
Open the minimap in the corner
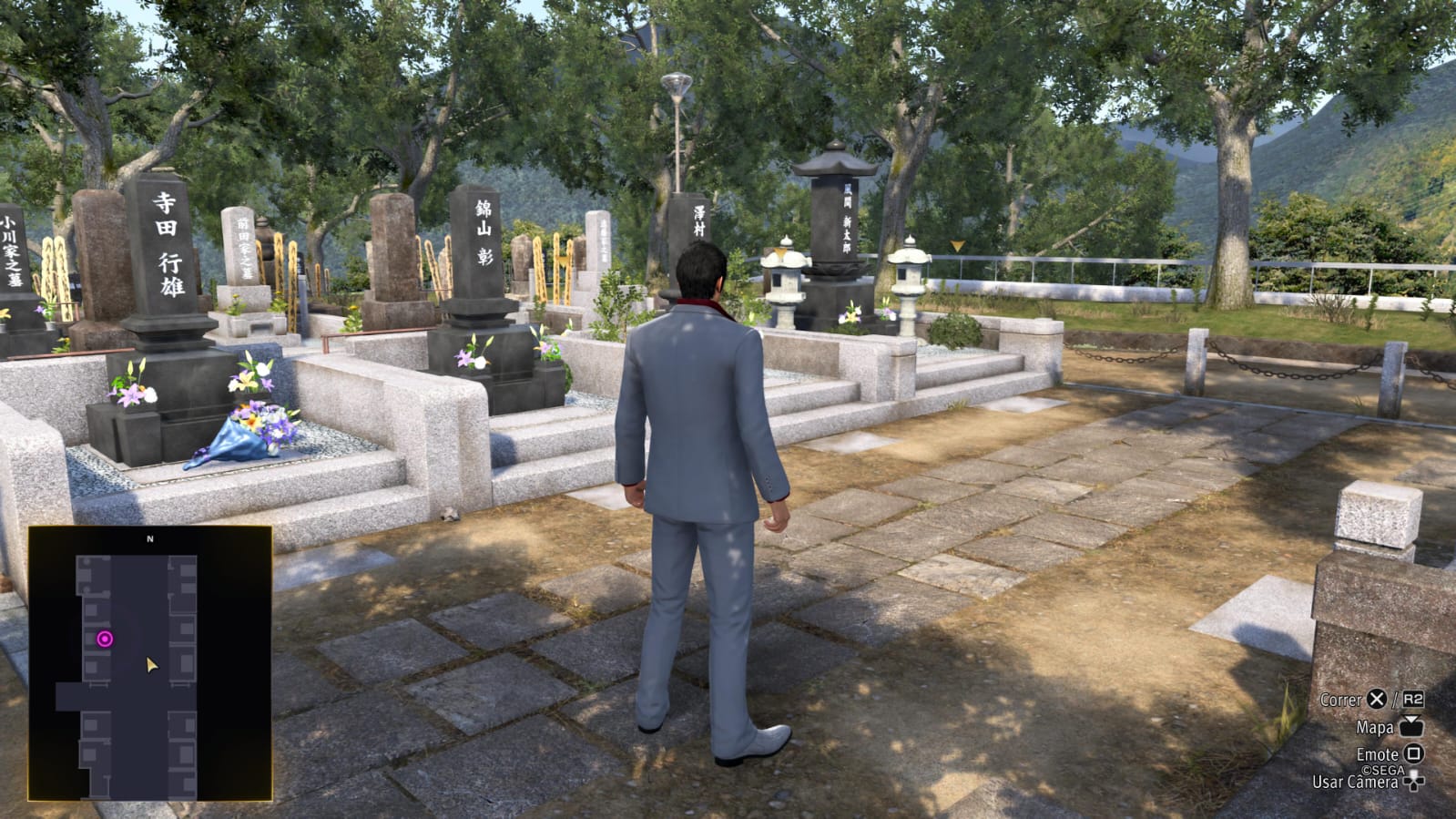click(x=150, y=663)
